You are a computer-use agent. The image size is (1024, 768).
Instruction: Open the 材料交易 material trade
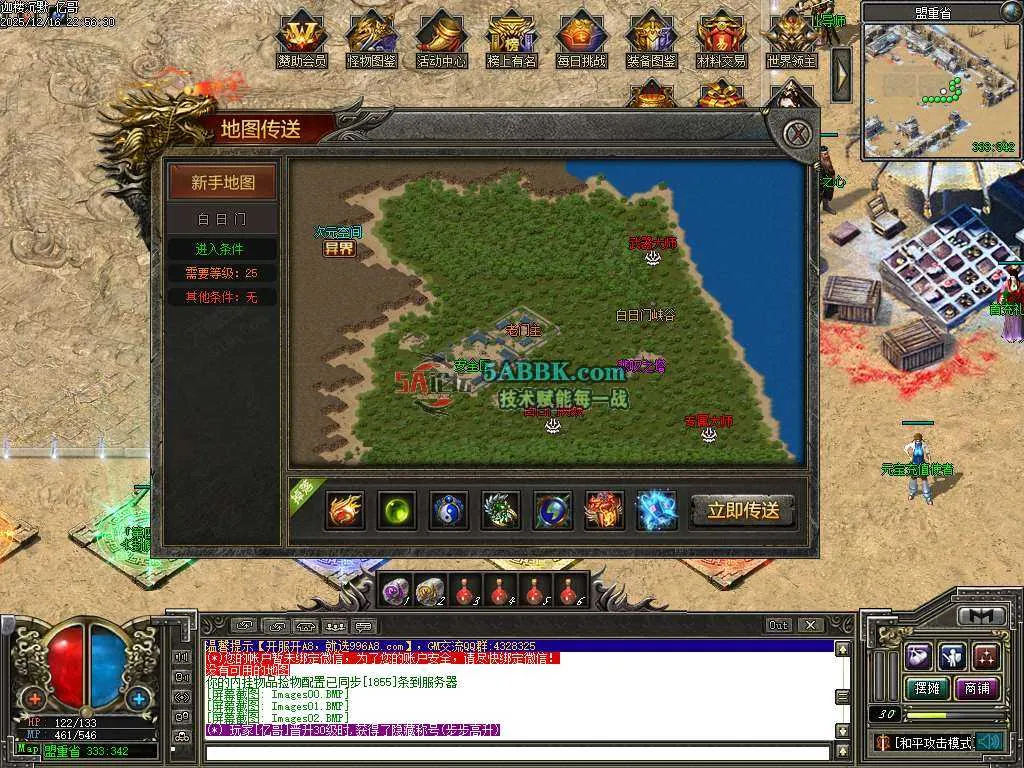722,38
